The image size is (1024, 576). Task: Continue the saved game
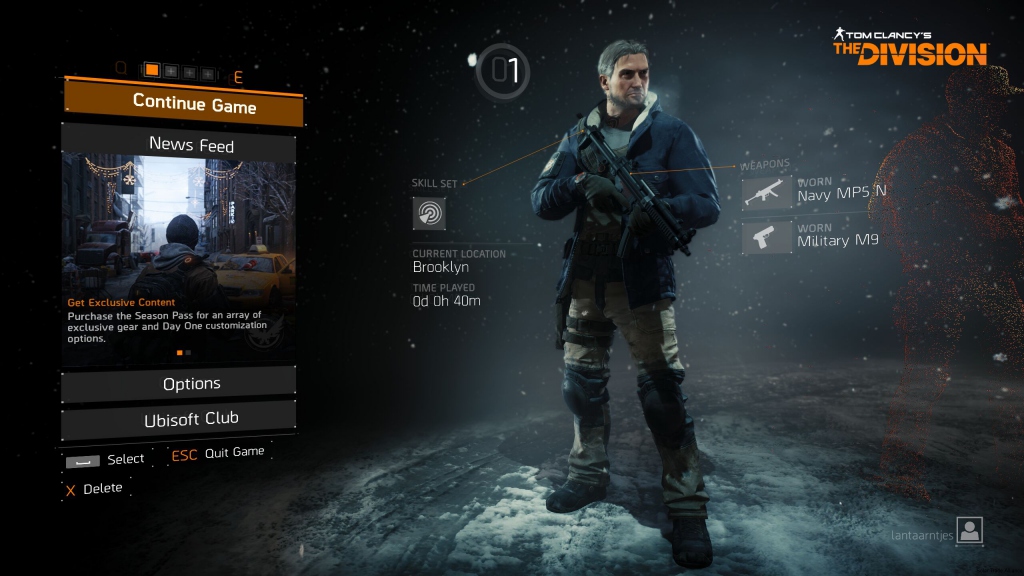click(183, 103)
